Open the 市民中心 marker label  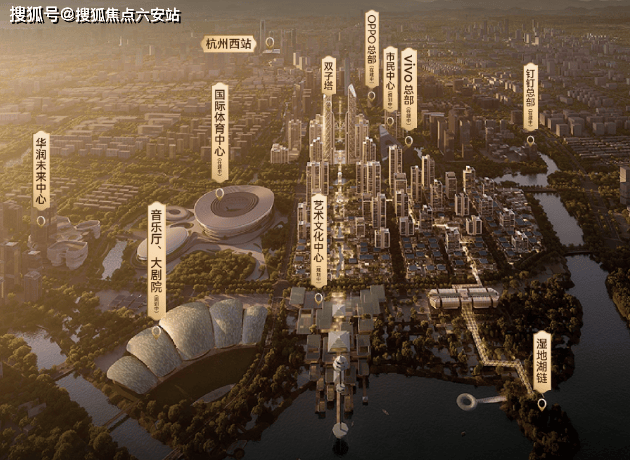(390, 80)
